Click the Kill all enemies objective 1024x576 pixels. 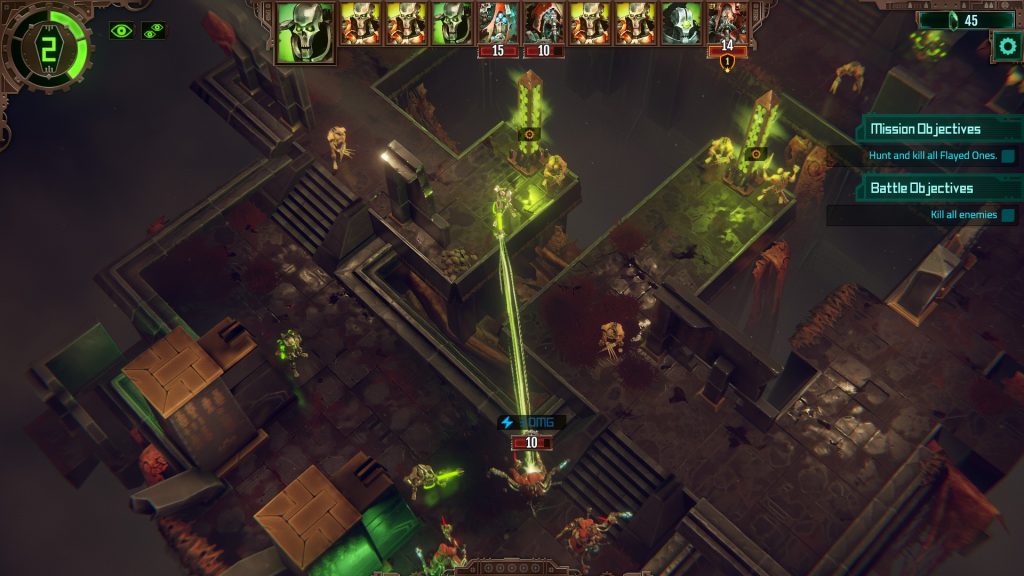pyautogui.click(x=962, y=215)
